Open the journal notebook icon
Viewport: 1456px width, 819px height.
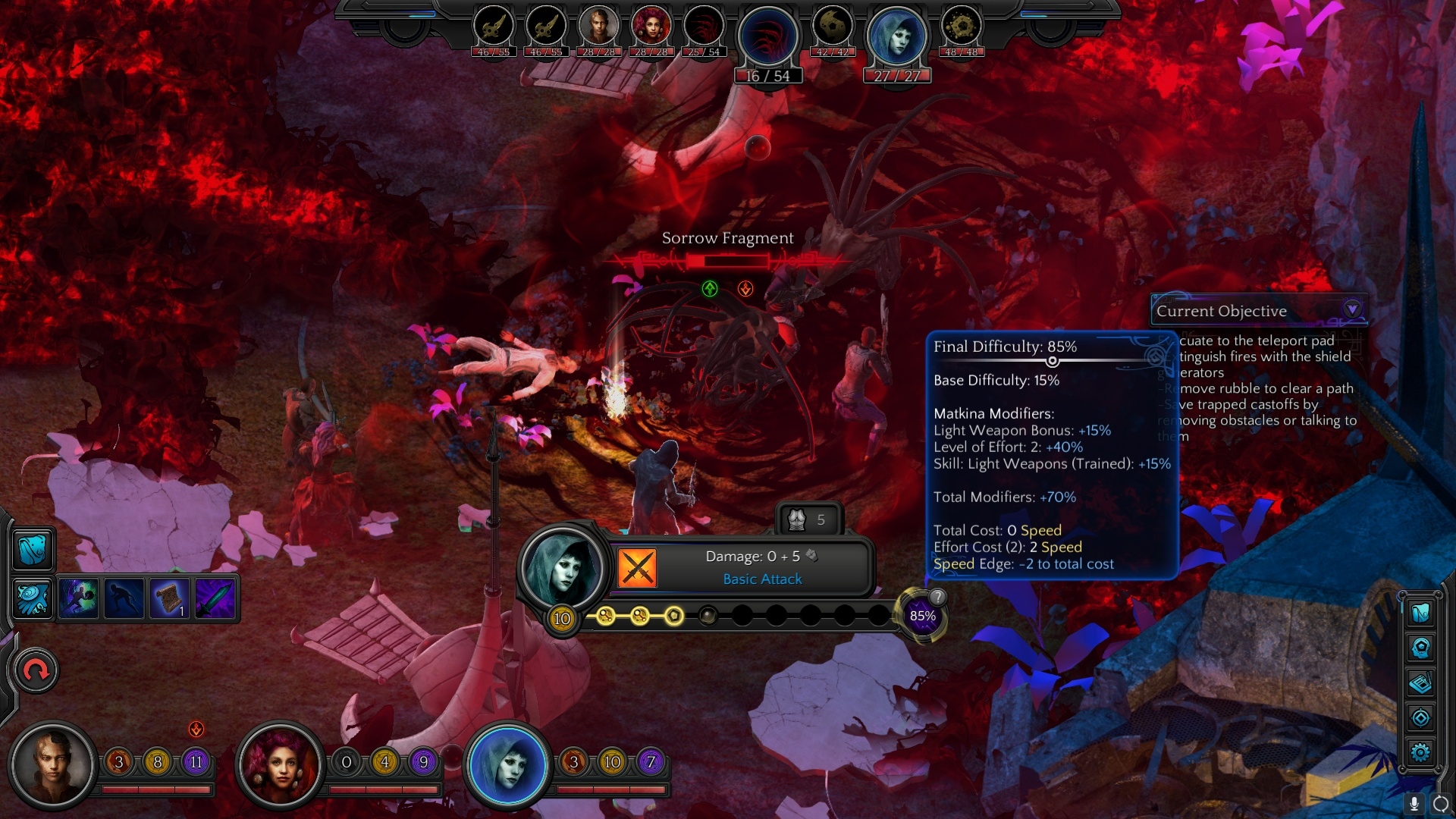coord(1420,683)
